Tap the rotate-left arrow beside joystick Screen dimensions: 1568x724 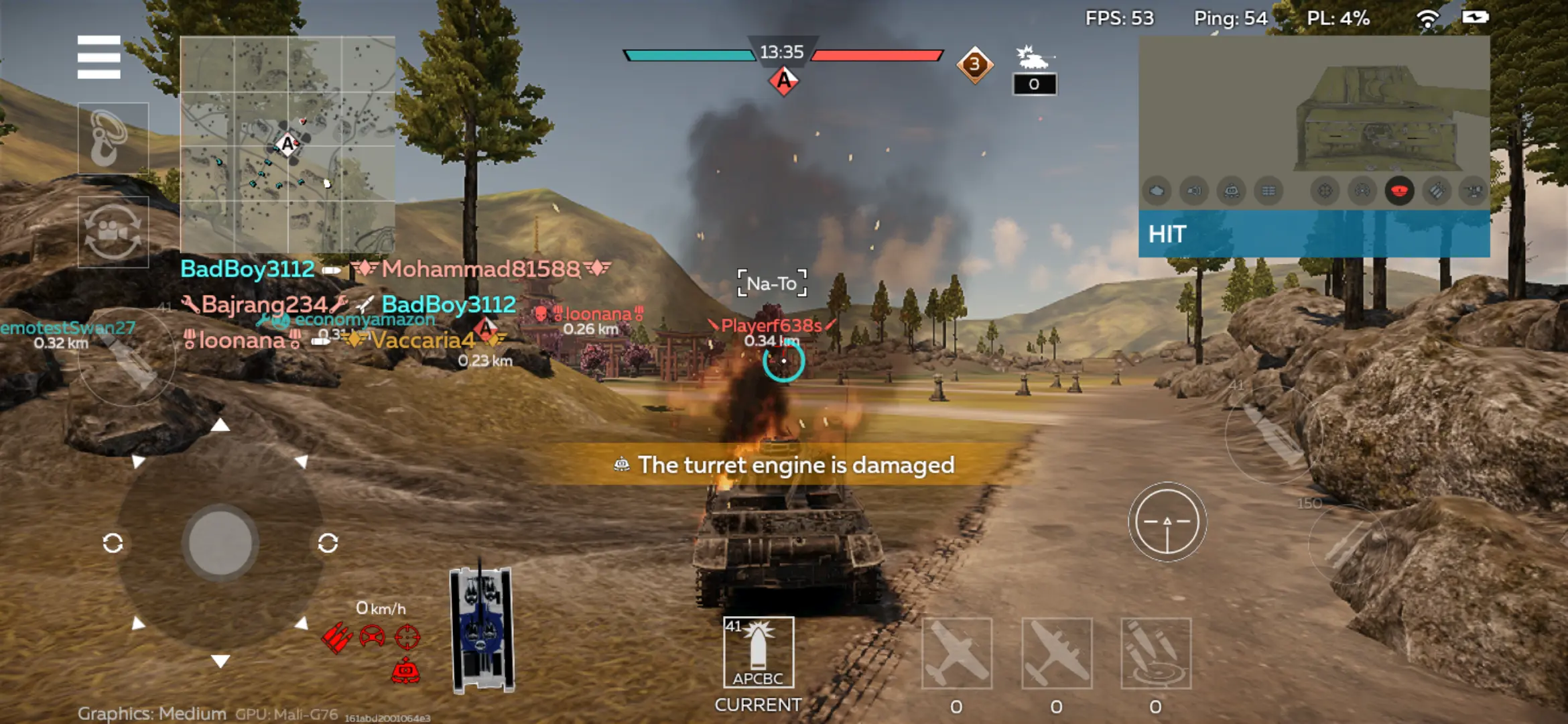[113, 543]
